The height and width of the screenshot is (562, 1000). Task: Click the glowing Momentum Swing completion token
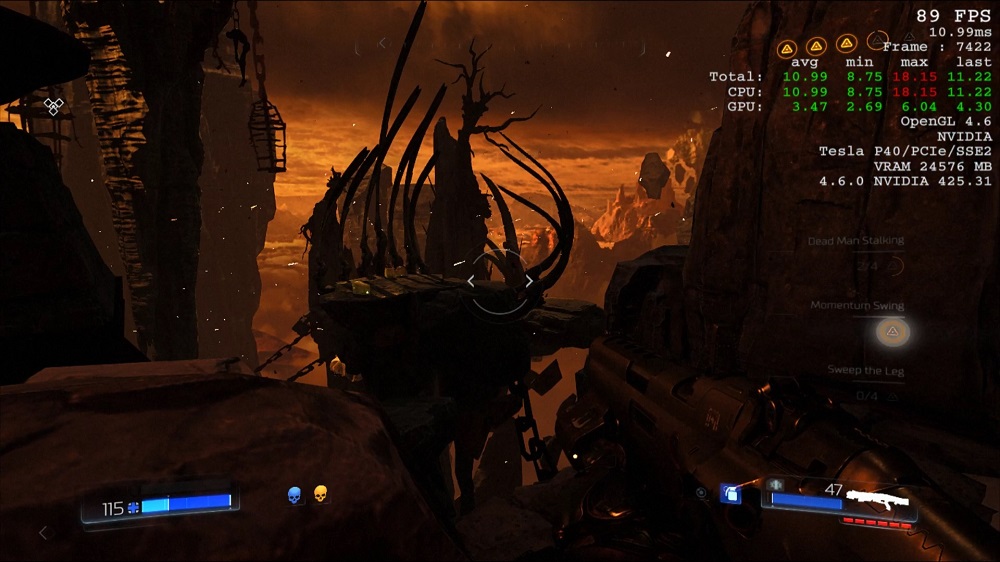coord(893,331)
